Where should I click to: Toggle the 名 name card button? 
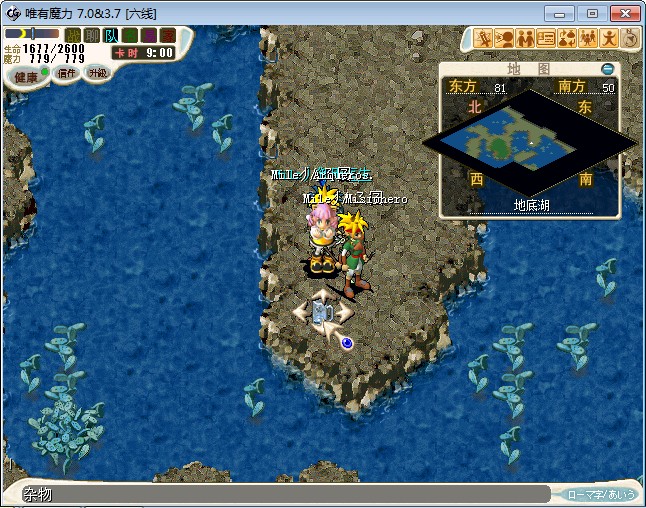tap(130, 35)
